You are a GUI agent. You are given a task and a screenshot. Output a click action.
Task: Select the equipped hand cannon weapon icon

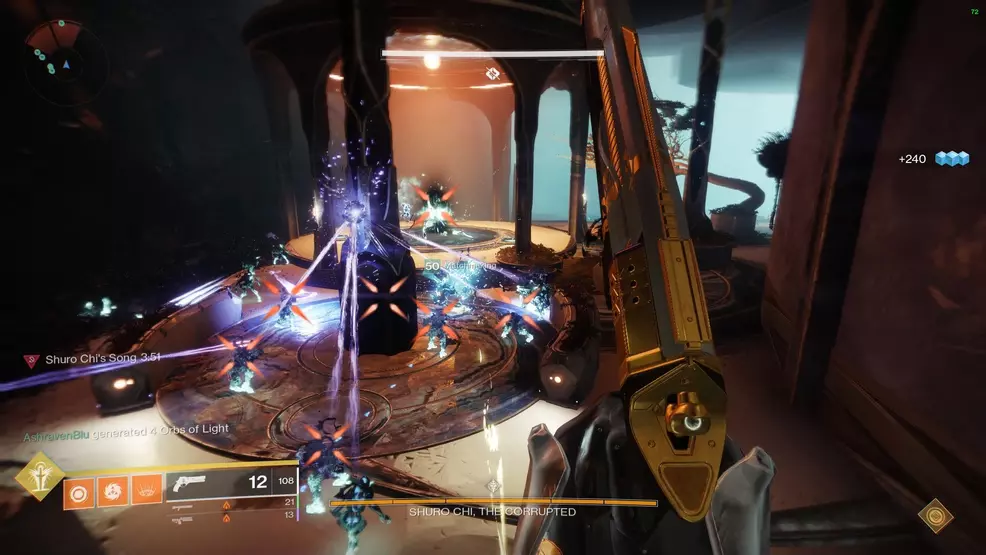tap(189, 483)
